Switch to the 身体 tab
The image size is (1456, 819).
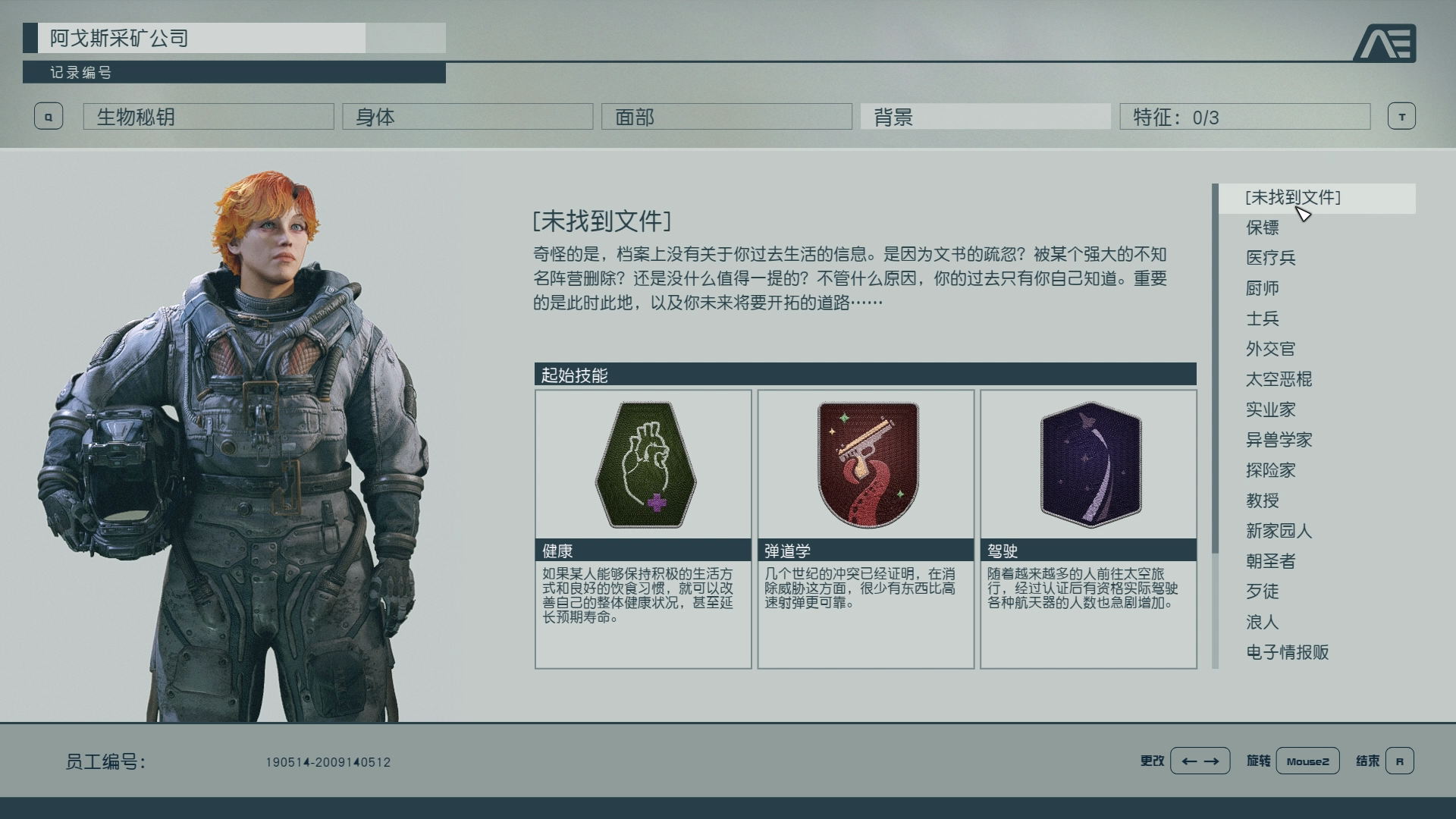[468, 116]
